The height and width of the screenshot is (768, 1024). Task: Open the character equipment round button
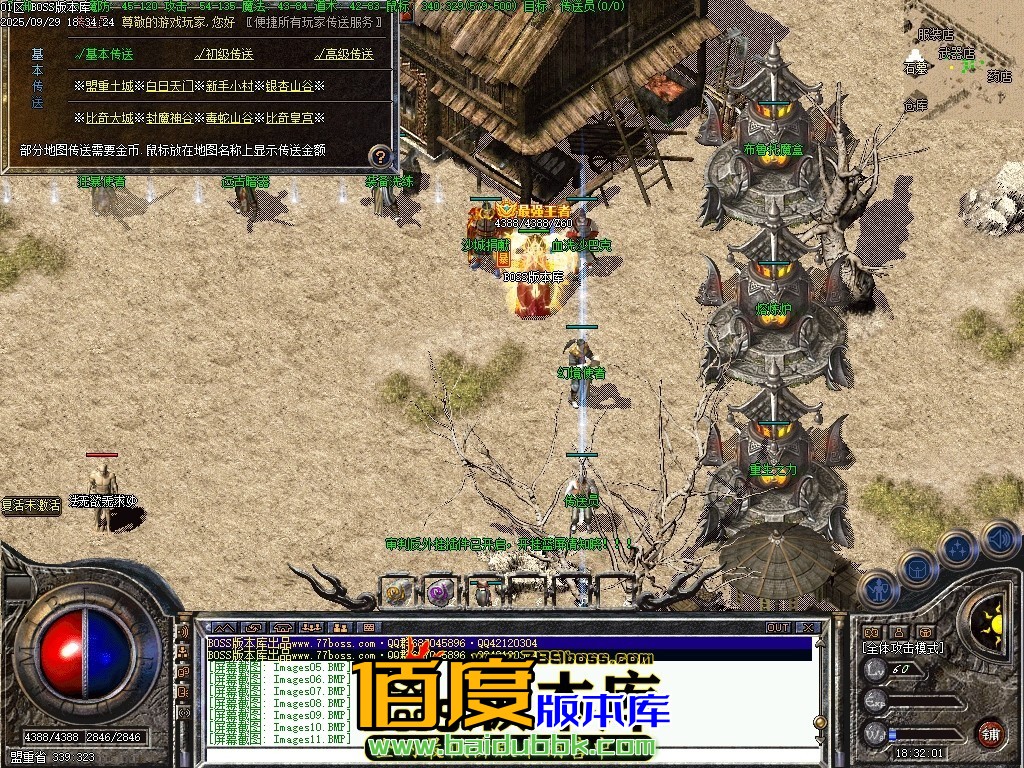876,589
